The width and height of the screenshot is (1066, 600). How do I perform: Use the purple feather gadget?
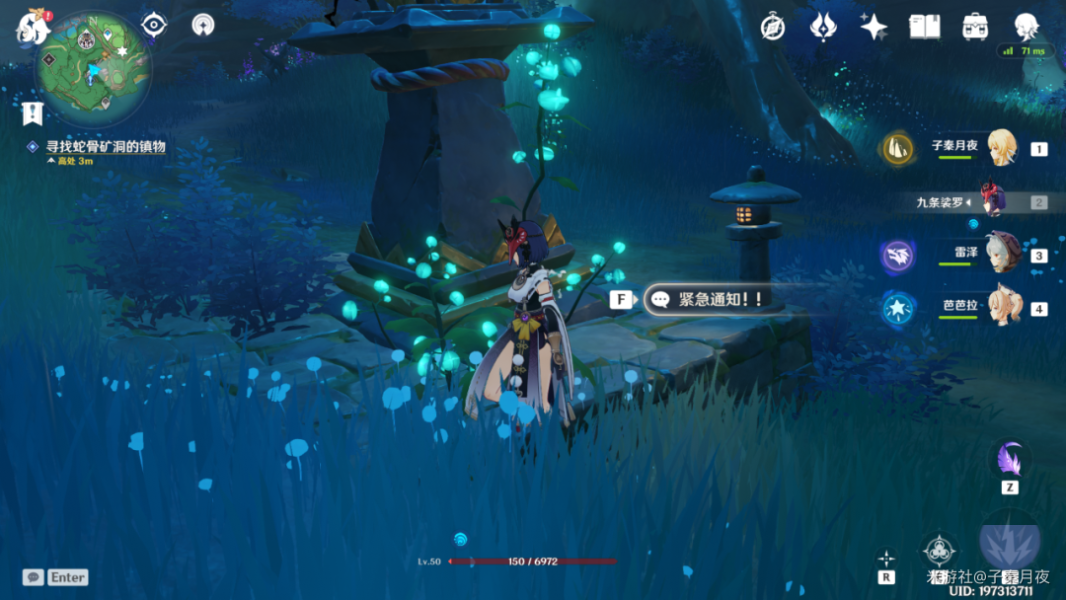(x=1010, y=461)
